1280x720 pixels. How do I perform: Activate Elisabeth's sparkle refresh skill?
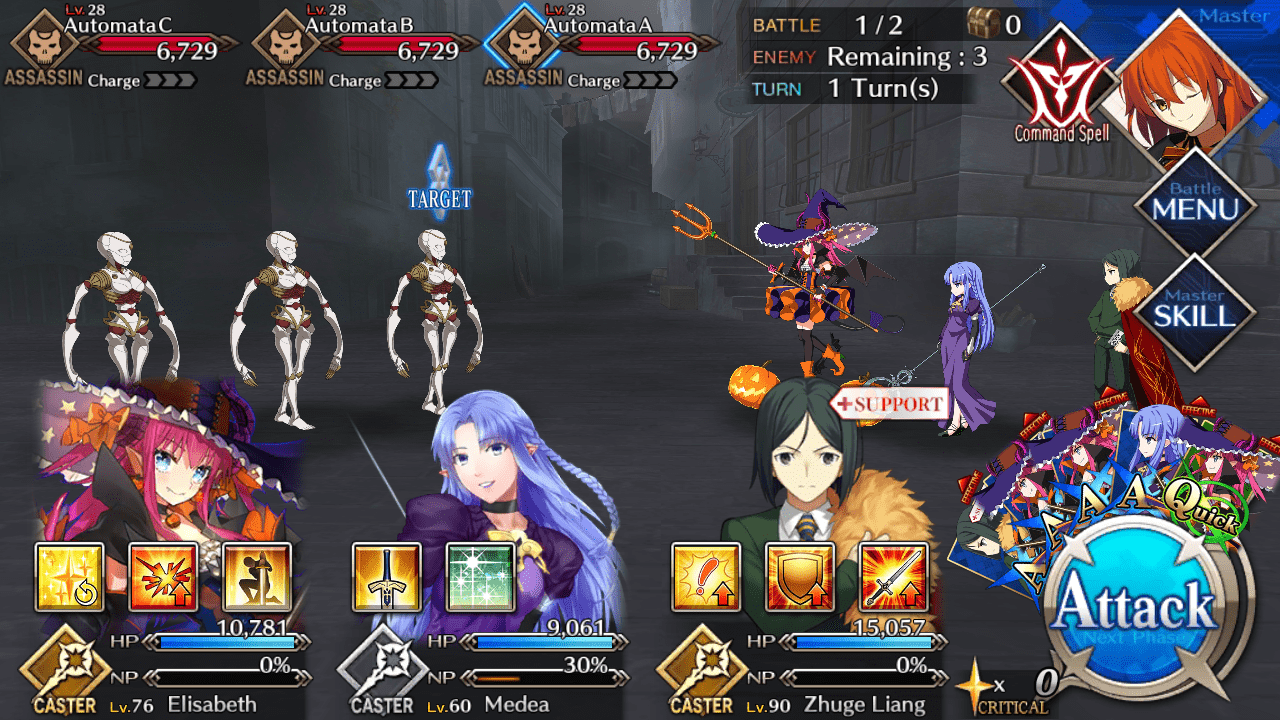[x=70, y=577]
